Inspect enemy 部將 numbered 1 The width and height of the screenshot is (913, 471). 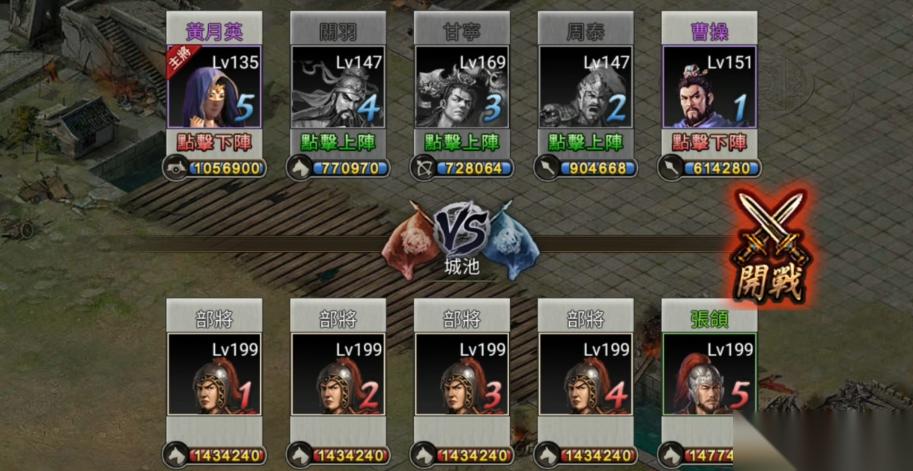coord(214,374)
